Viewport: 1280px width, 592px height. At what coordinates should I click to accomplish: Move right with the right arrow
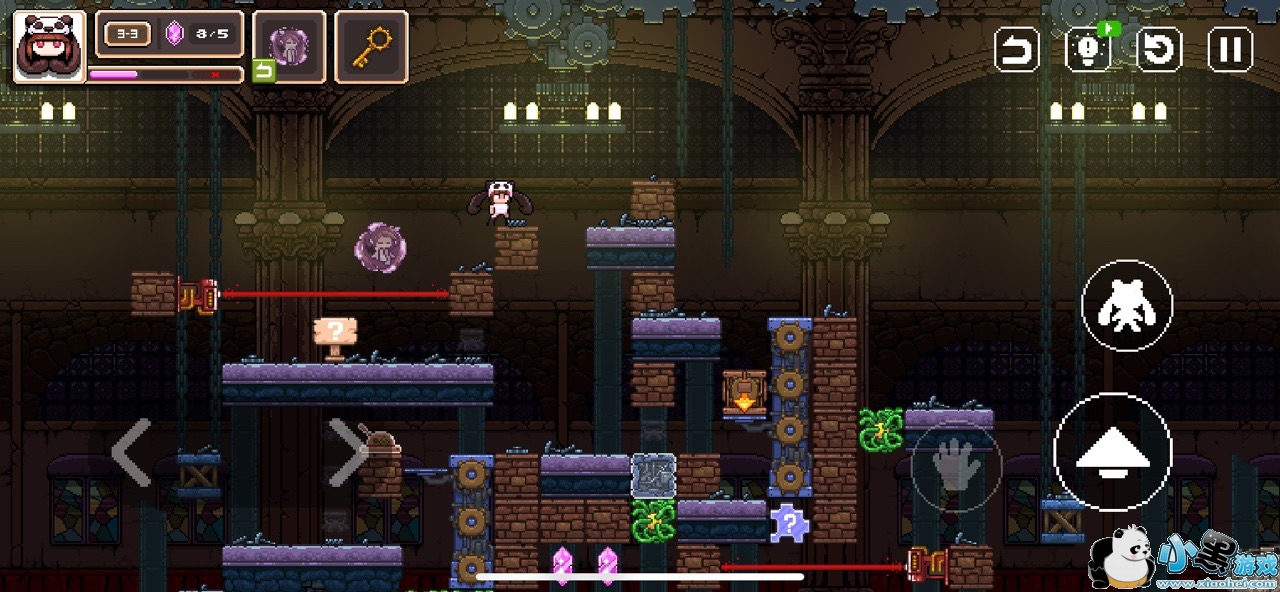347,453
